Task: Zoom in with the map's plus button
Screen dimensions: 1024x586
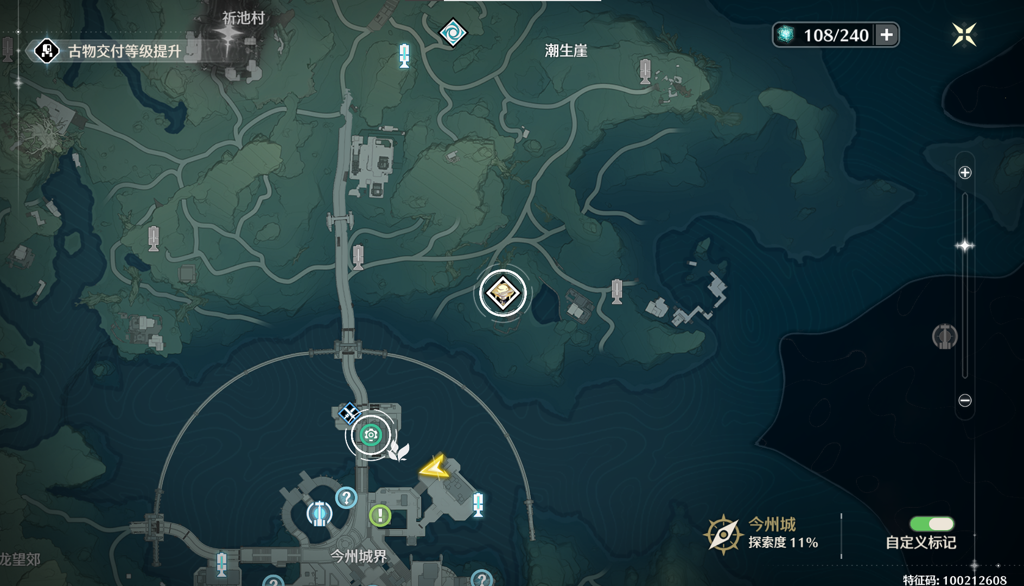Action: coord(965,172)
